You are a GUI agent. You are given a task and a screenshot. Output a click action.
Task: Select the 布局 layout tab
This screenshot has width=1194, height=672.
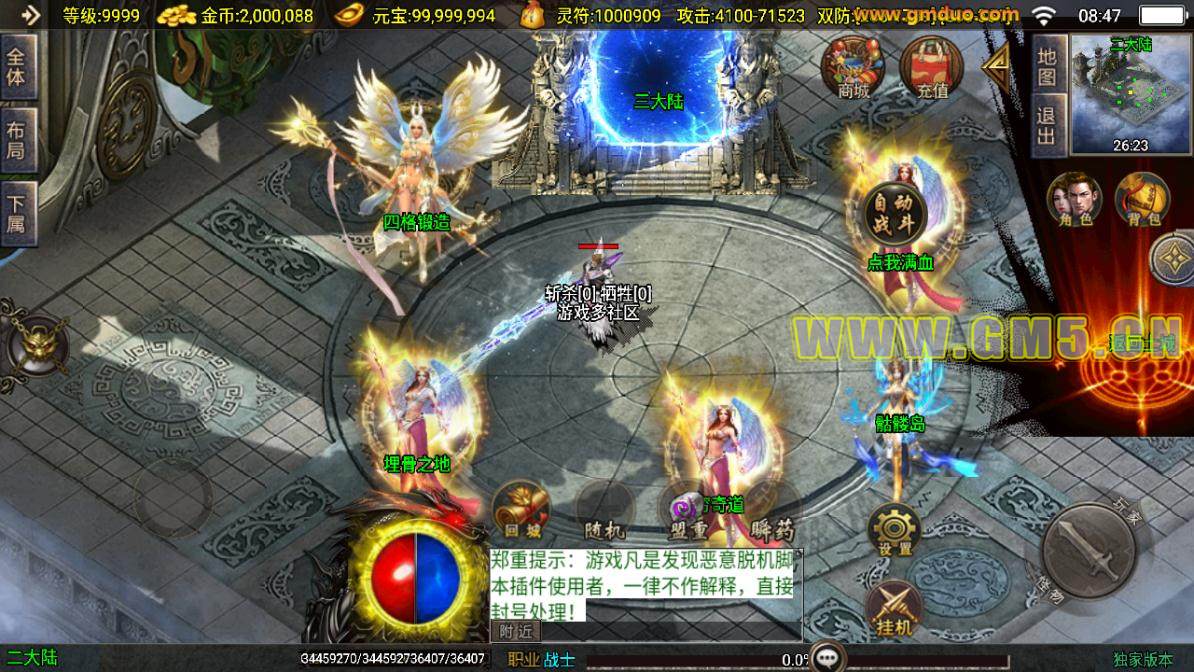[x=17, y=140]
